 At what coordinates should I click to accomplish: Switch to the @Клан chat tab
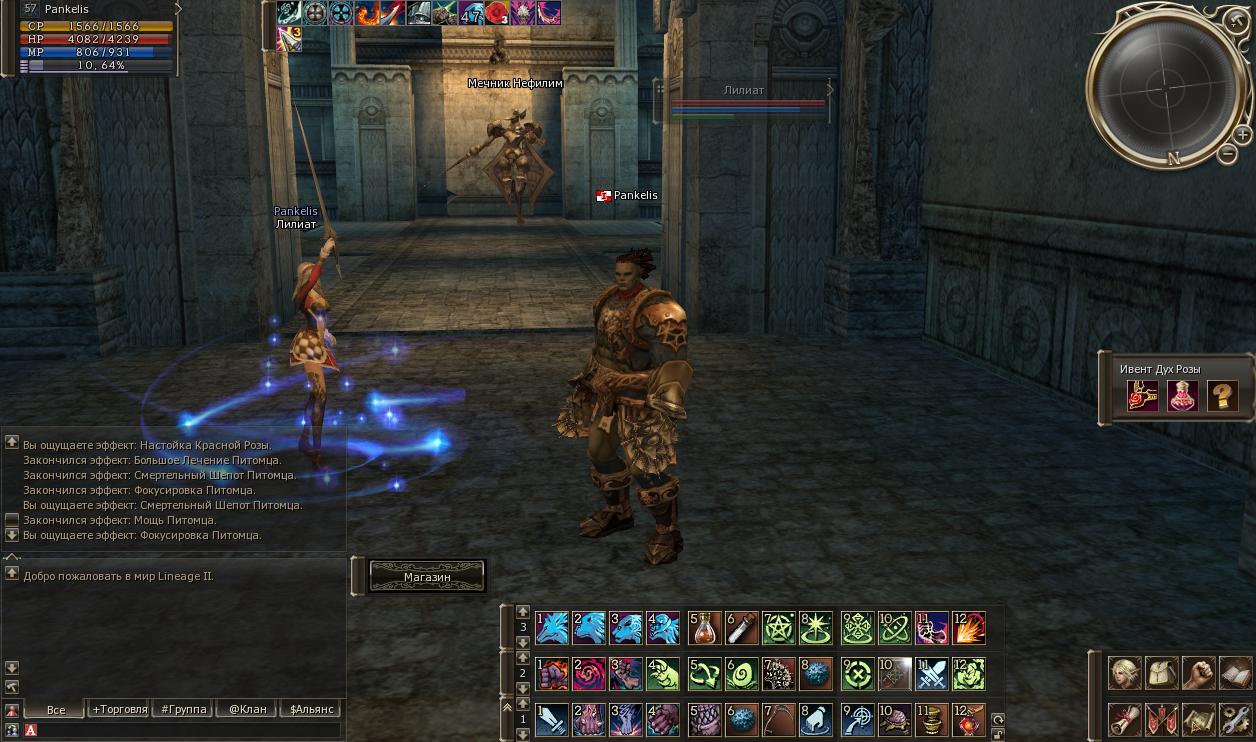247,709
